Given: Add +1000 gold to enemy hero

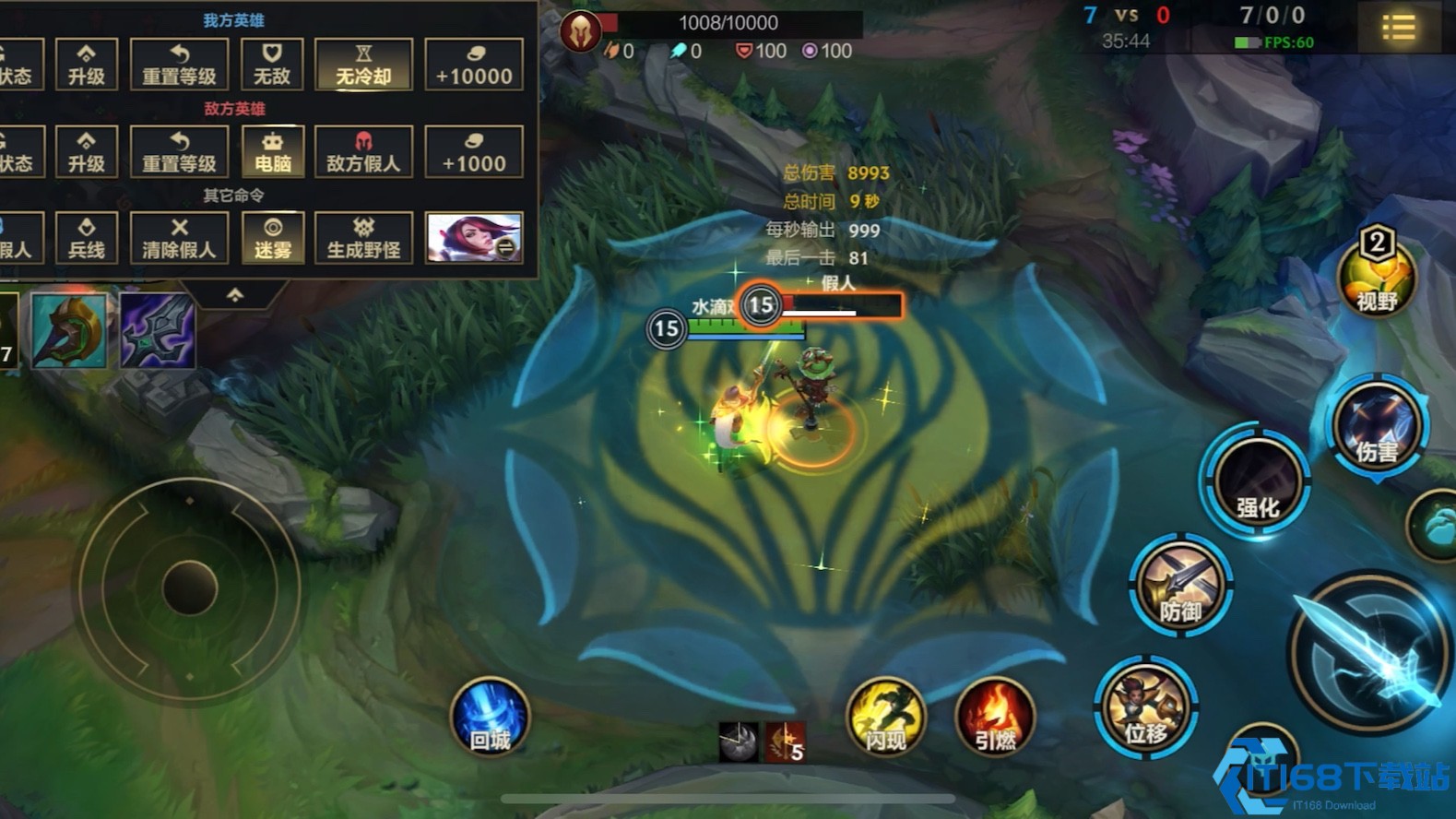Looking at the screenshot, I should 474,151.
